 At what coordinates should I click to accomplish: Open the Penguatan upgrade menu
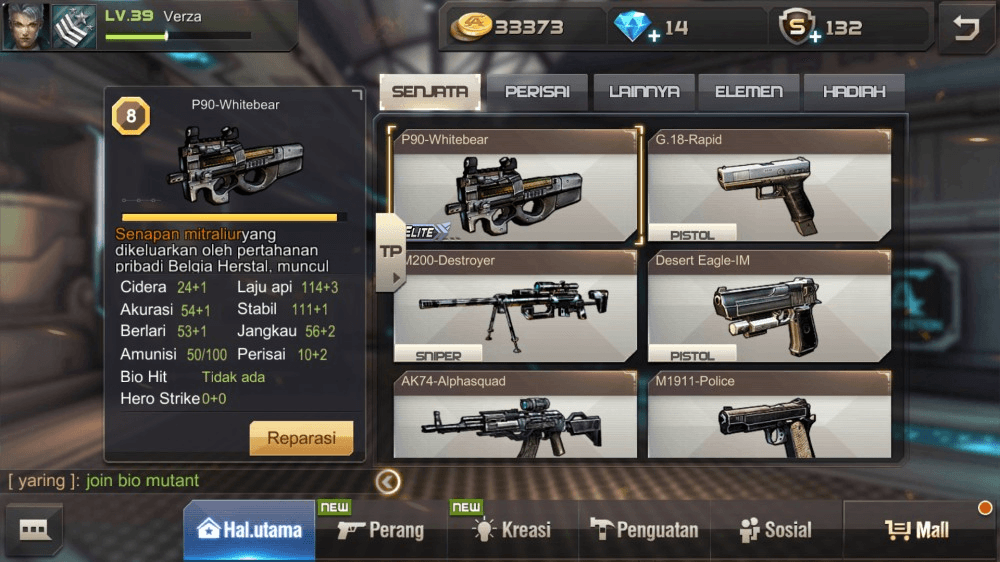tap(644, 530)
